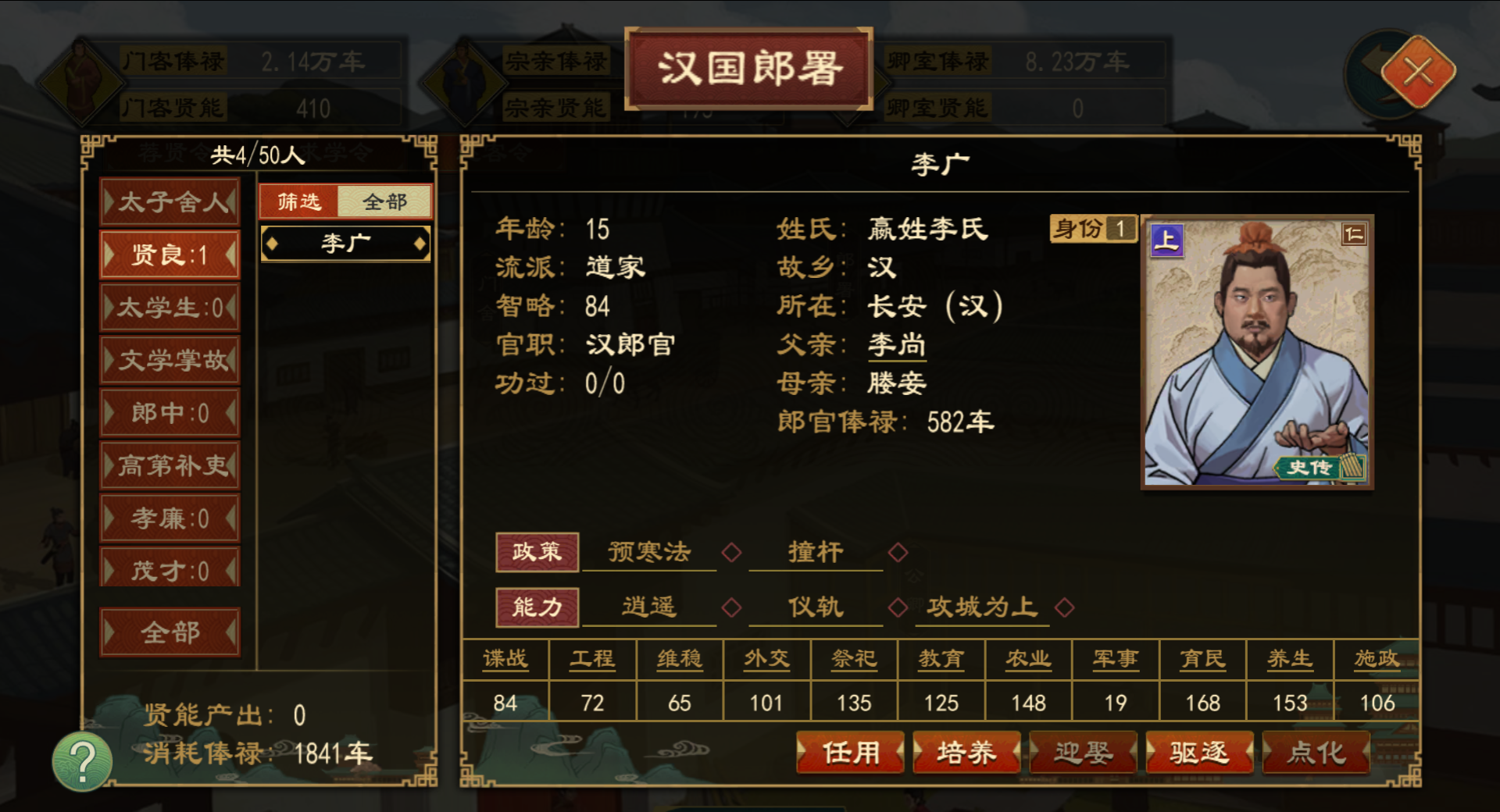Toggle the 贤良 filter in the sidebar
Image resolution: width=1500 pixels, height=812 pixels.
[170, 255]
